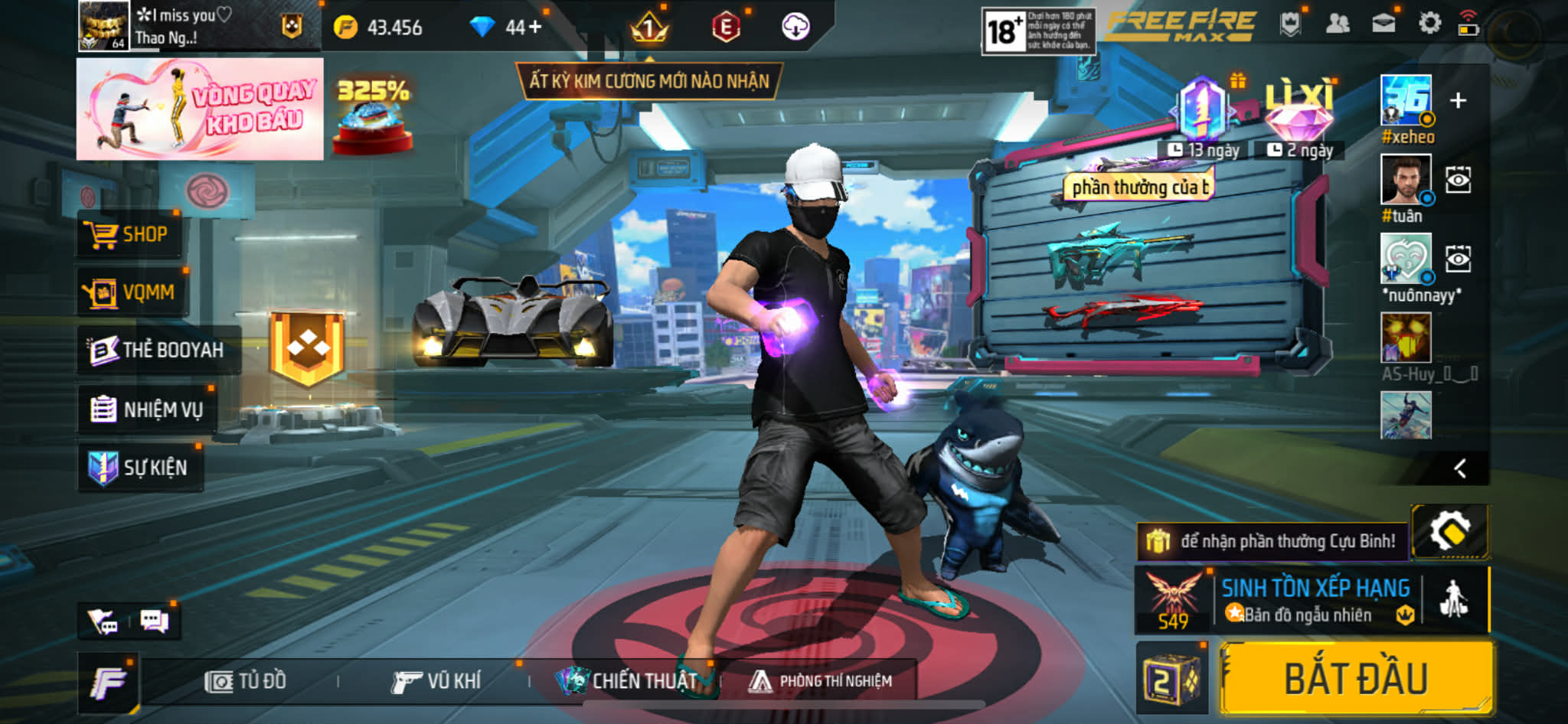Open PHÒNG THÍ NGHIỆM lab tab

[821, 681]
